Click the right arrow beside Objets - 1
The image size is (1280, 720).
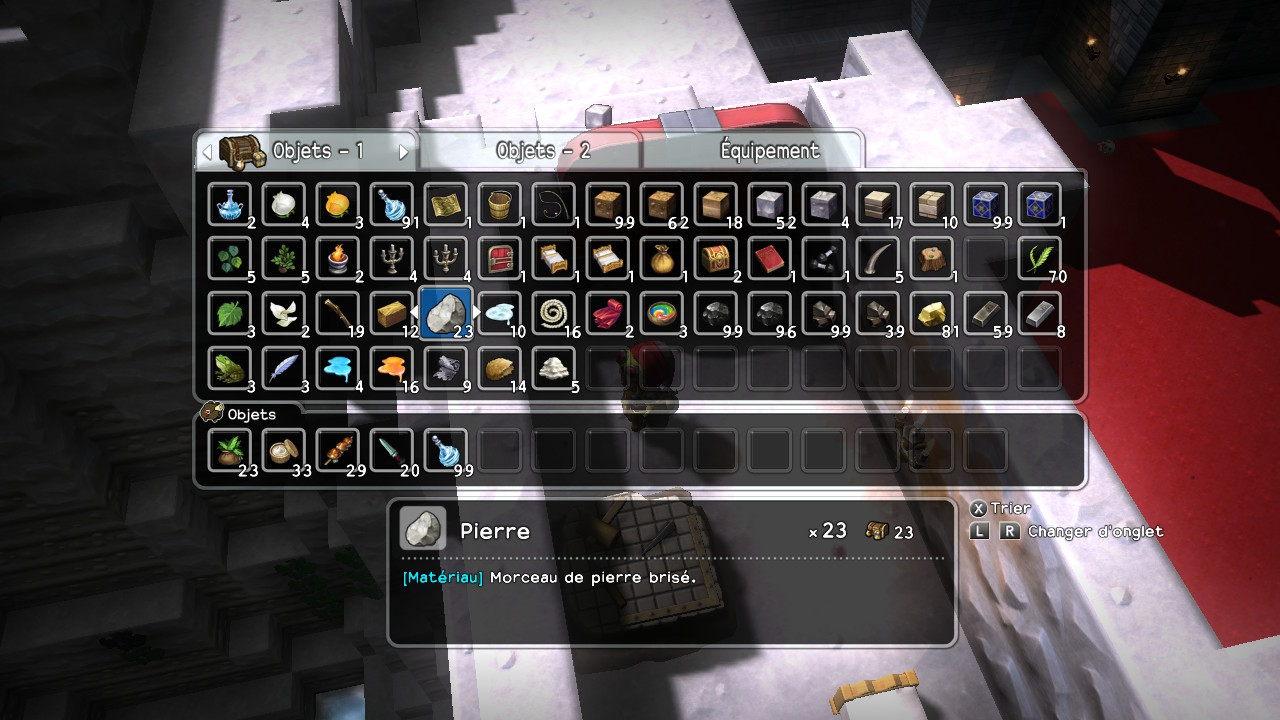pyautogui.click(x=404, y=152)
